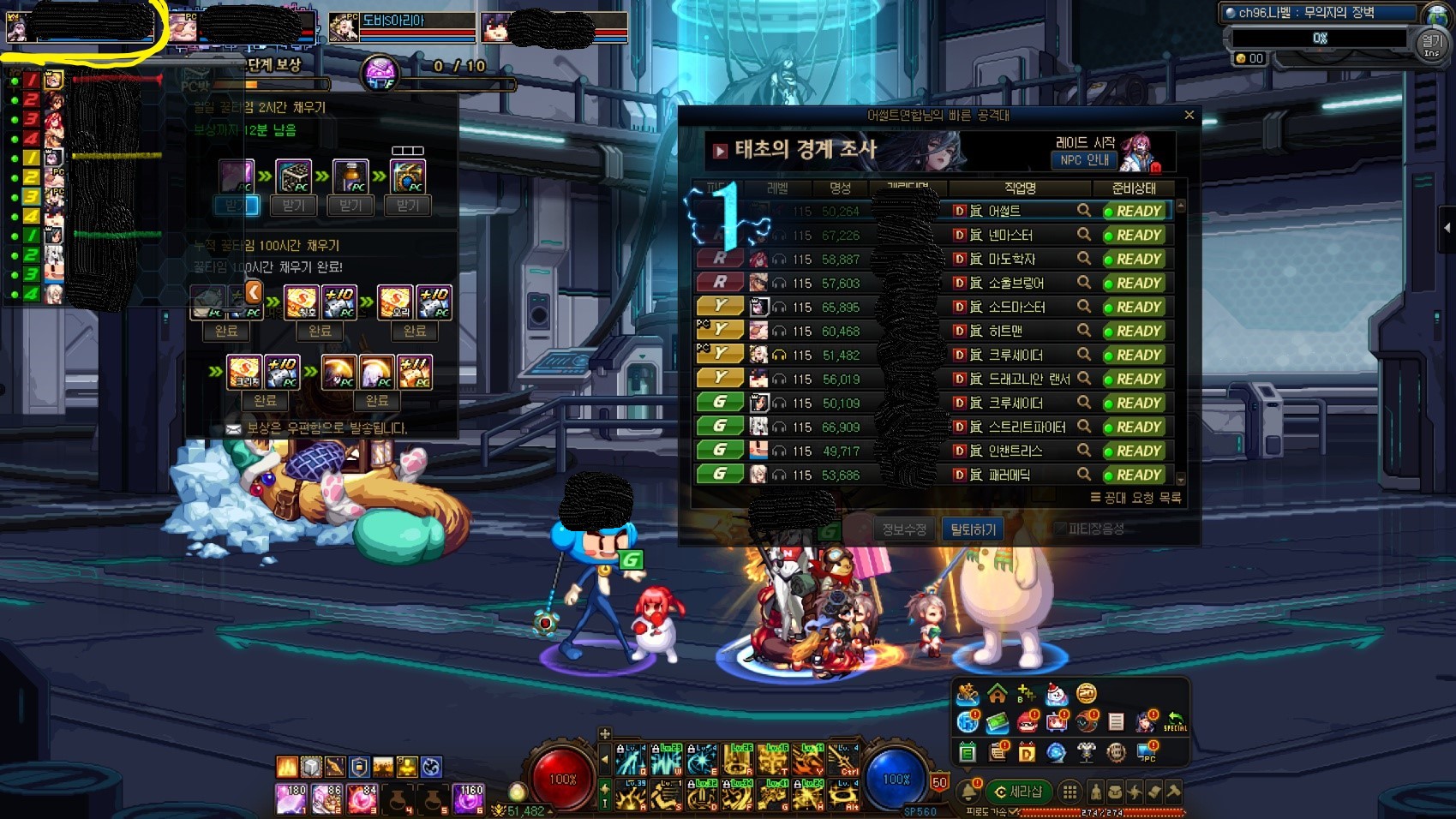
Task: Claim the highlighted blue 받기 reward
Action: pyautogui.click(x=236, y=206)
